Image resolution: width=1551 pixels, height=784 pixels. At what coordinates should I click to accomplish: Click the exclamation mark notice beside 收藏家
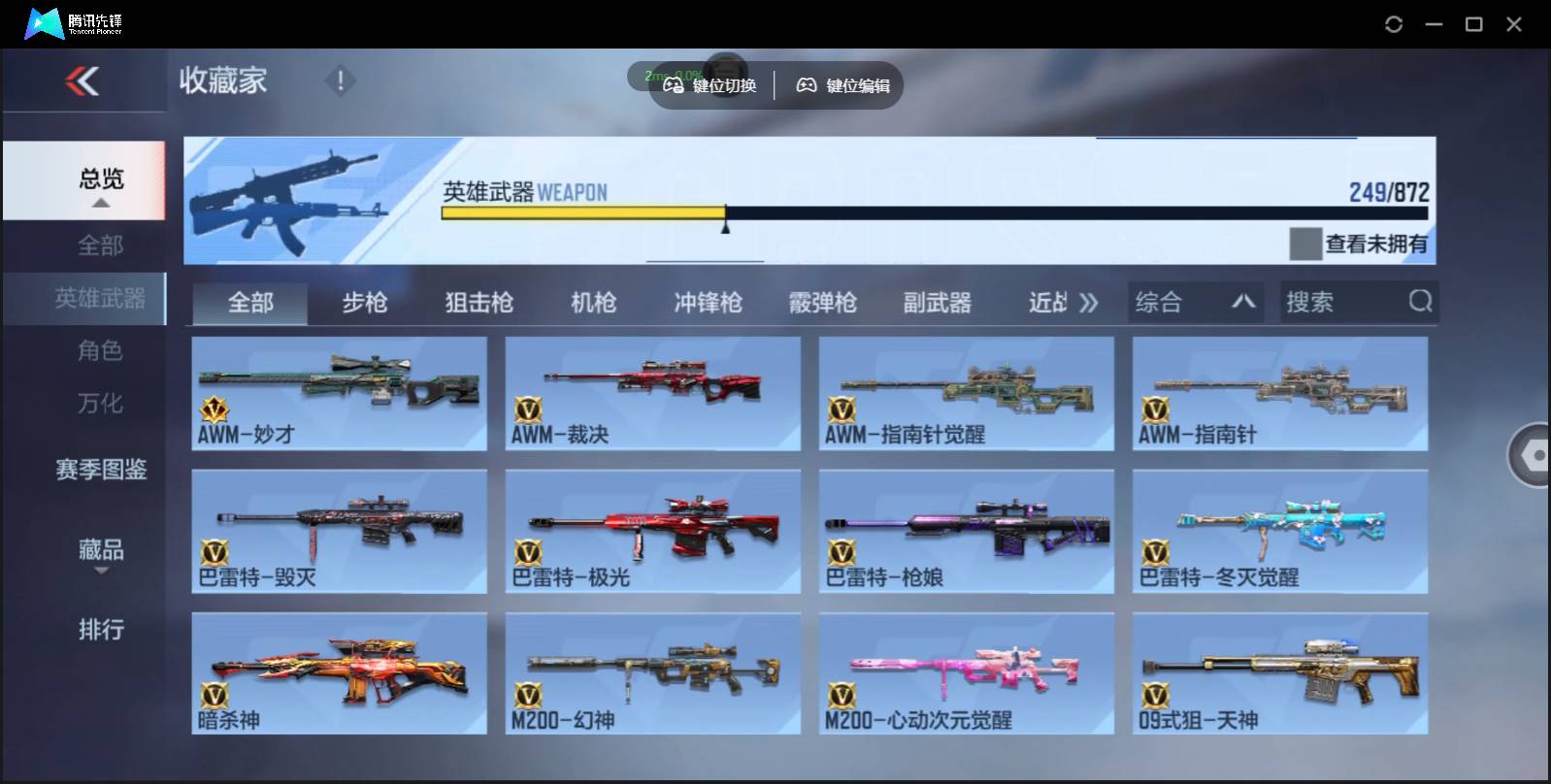[x=340, y=82]
